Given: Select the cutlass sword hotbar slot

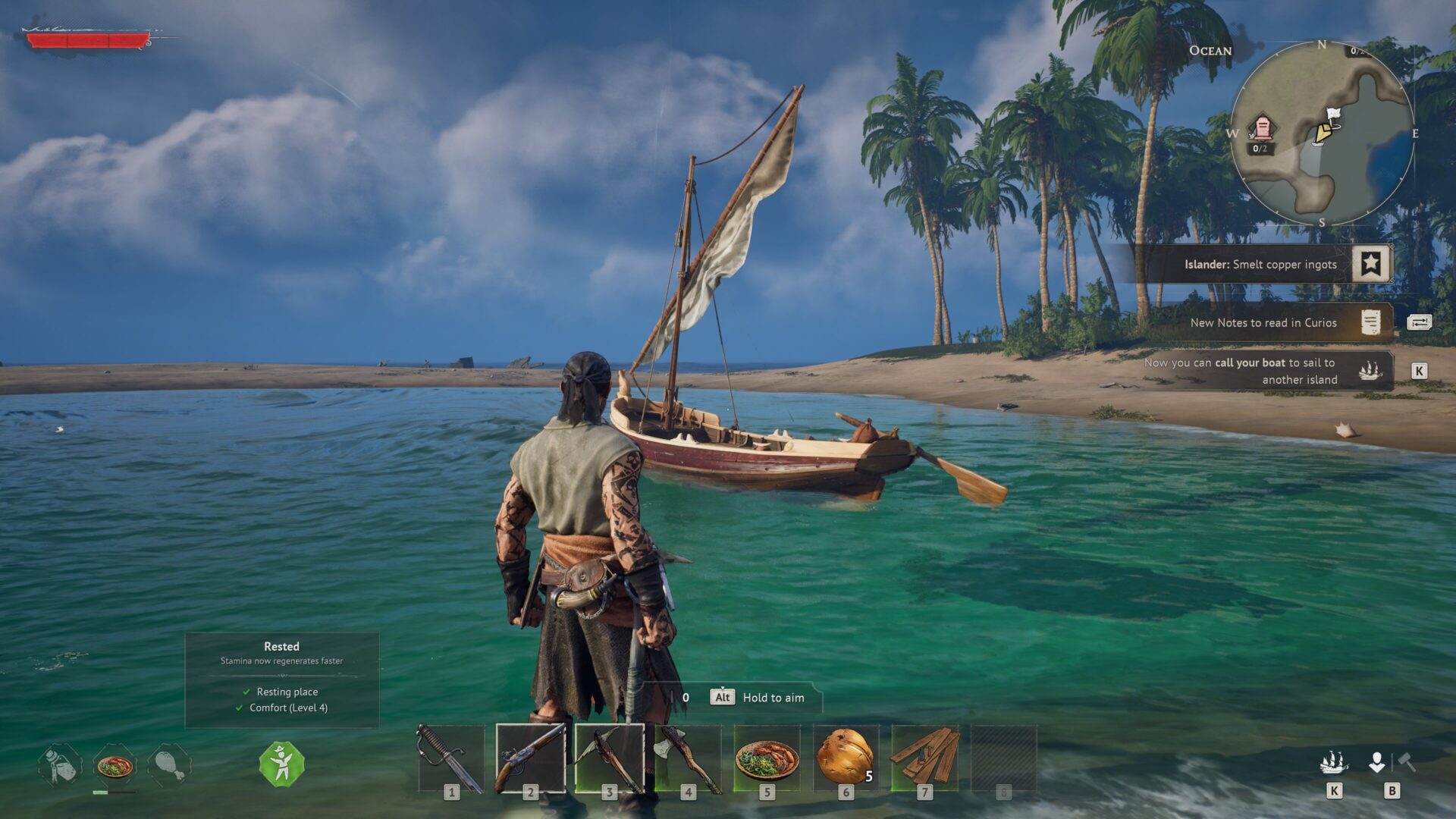Looking at the screenshot, I should pos(451,758).
